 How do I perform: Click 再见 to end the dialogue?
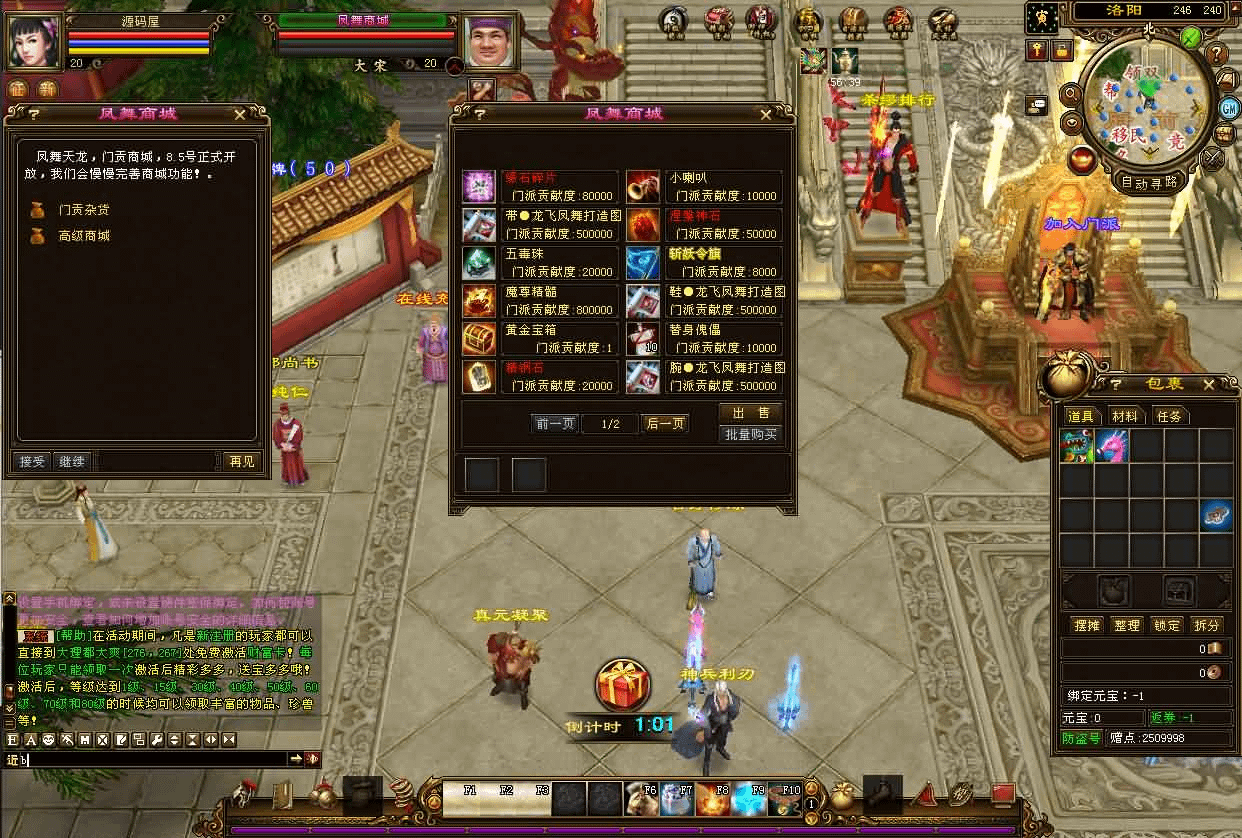[242, 462]
